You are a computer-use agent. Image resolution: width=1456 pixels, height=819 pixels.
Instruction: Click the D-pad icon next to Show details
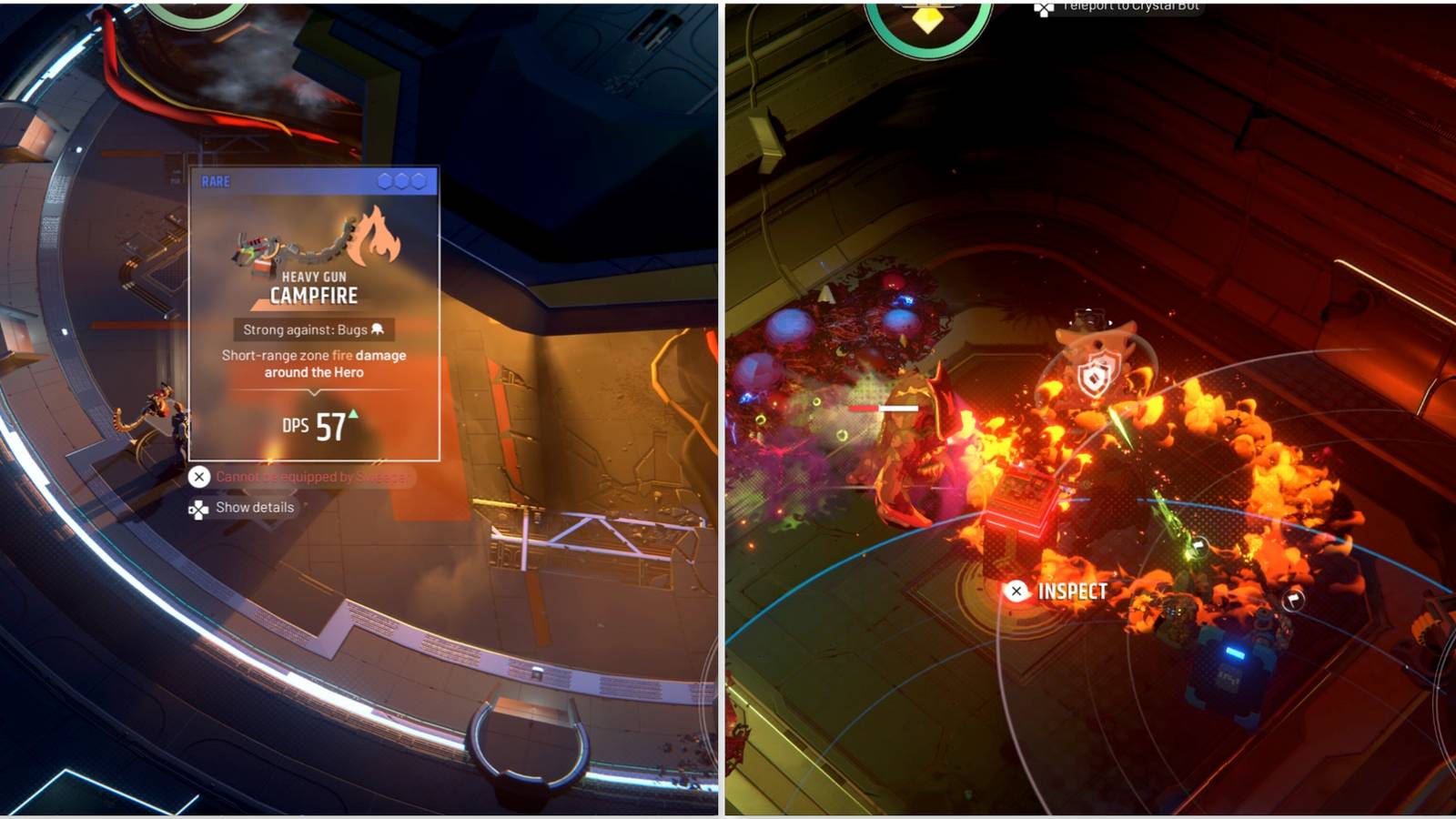197,508
